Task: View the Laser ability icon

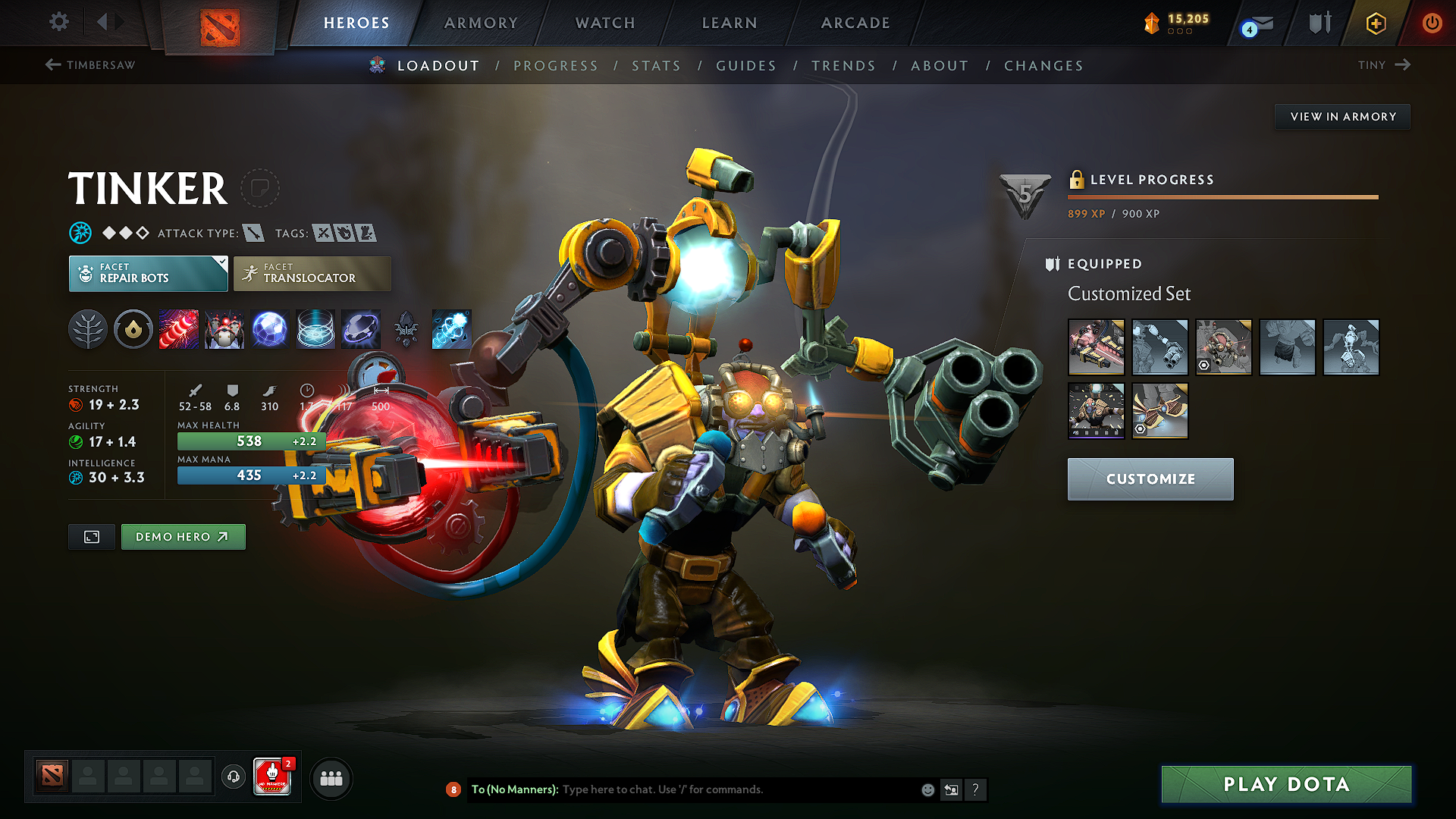Action: point(179,328)
